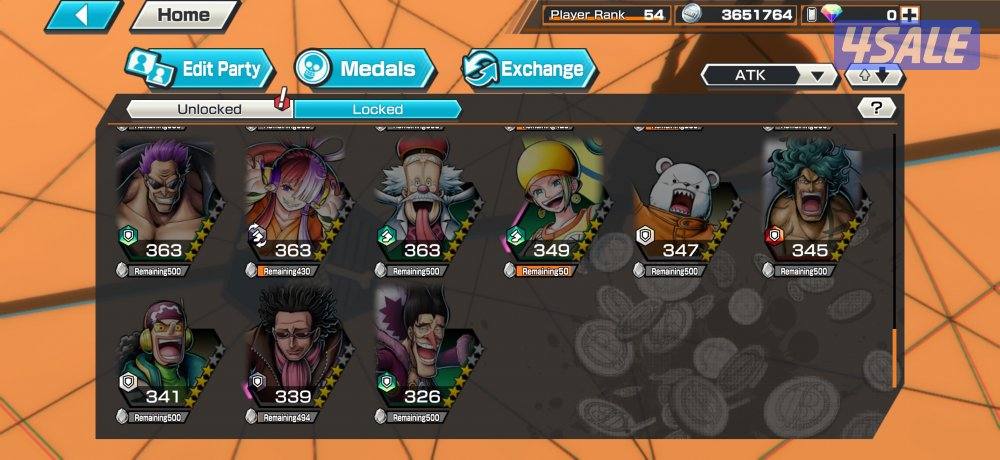This screenshot has height=460, width=1000.
Task: Pick the yellow-headphones character with 341
Action: pos(164,352)
